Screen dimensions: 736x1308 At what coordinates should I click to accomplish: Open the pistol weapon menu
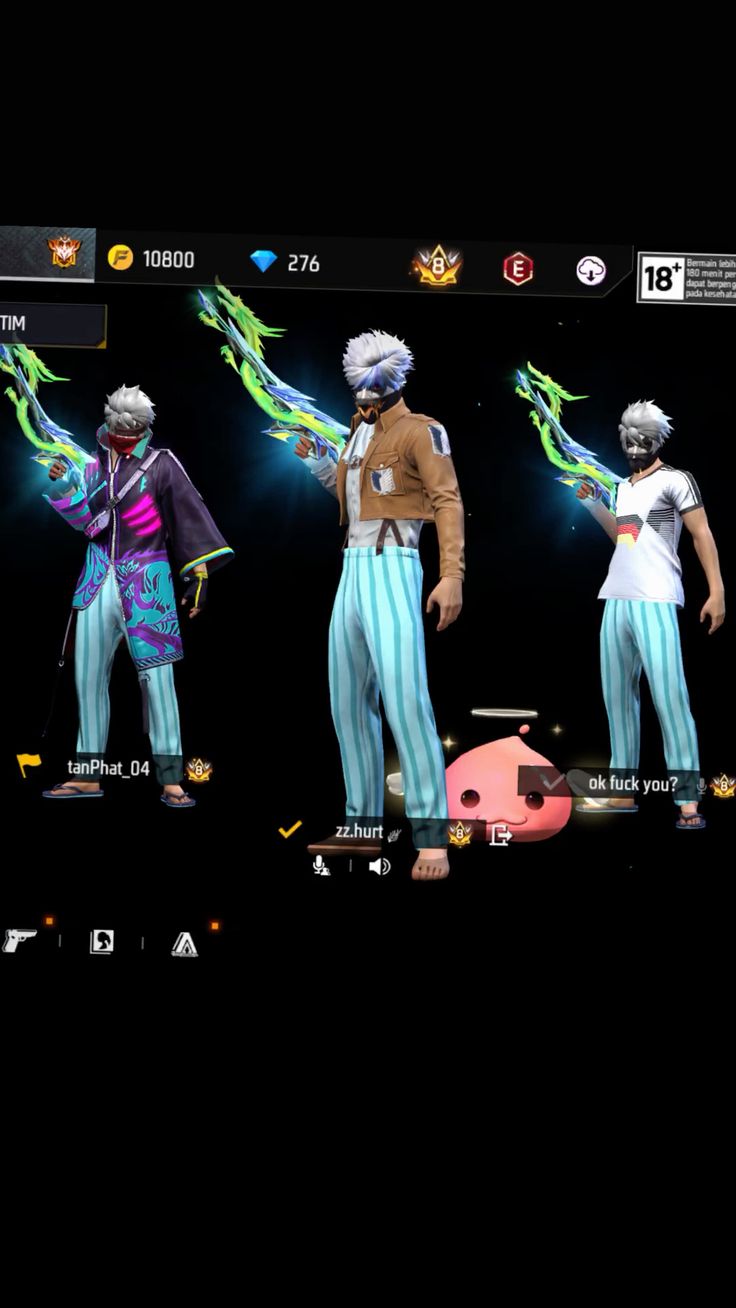point(19,940)
